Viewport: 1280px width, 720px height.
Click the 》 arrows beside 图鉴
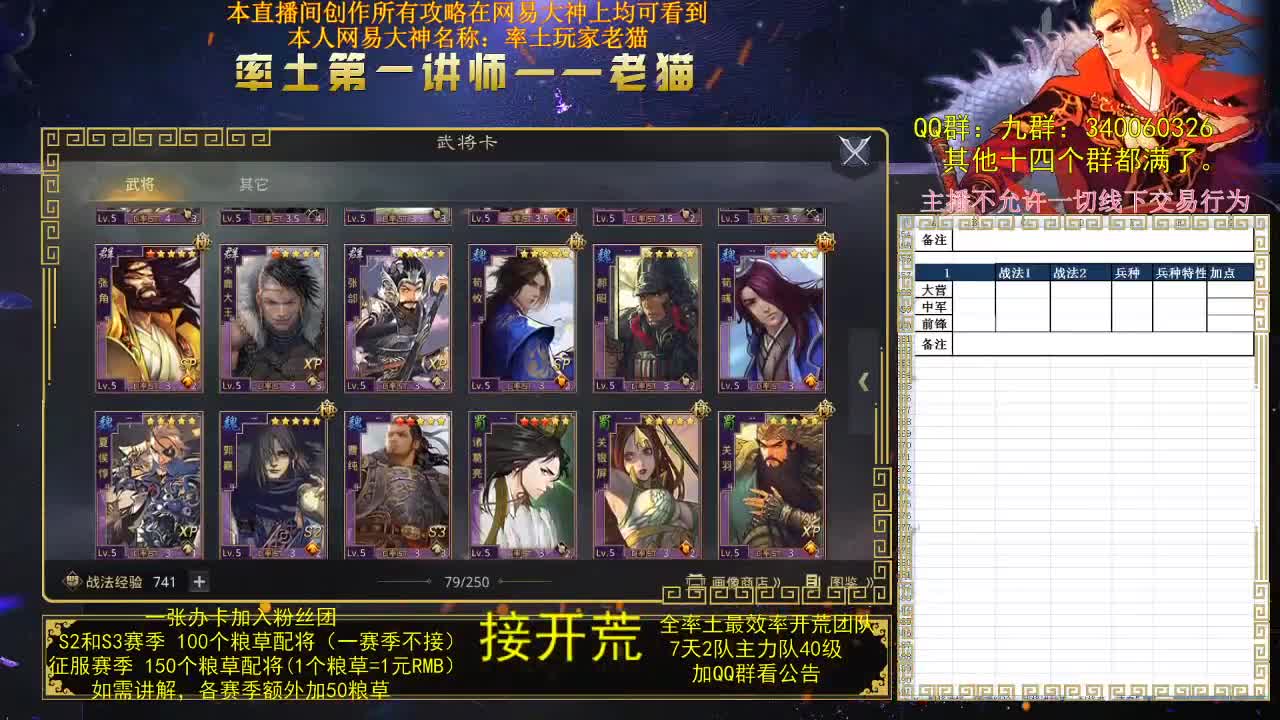coord(869,581)
